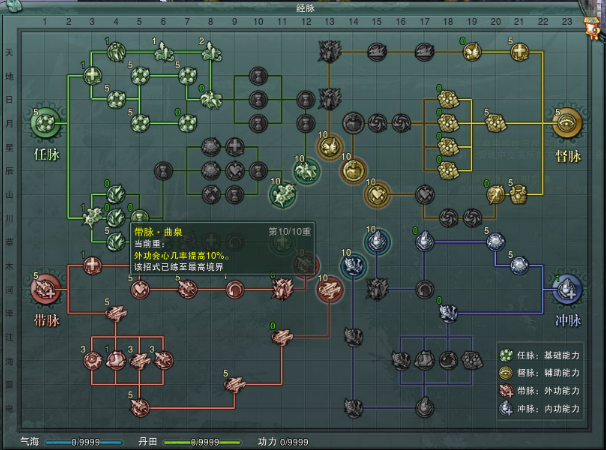This screenshot has width=606, height=450.
Task: Select the golden 督脉 meridian node
Action: (x=568, y=123)
